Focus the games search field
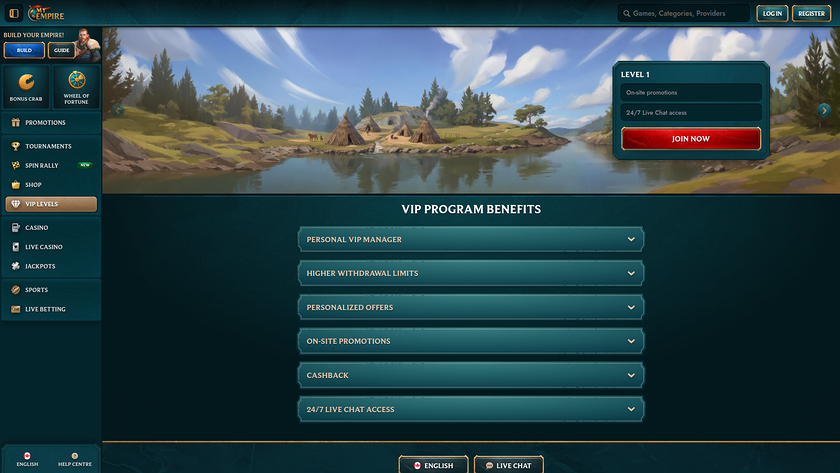 pyautogui.click(x=684, y=14)
